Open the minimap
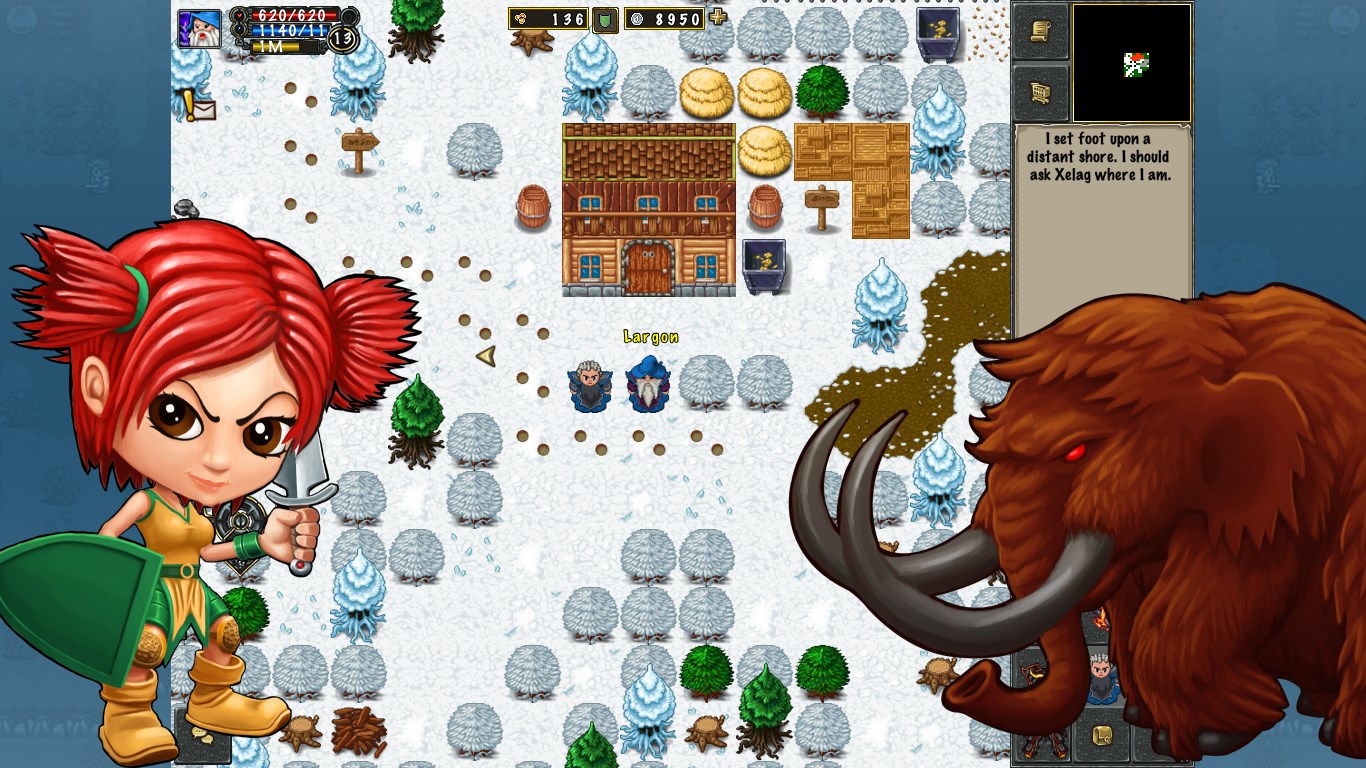Image resolution: width=1366 pixels, height=768 pixels. pyautogui.click(x=1132, y=63)
